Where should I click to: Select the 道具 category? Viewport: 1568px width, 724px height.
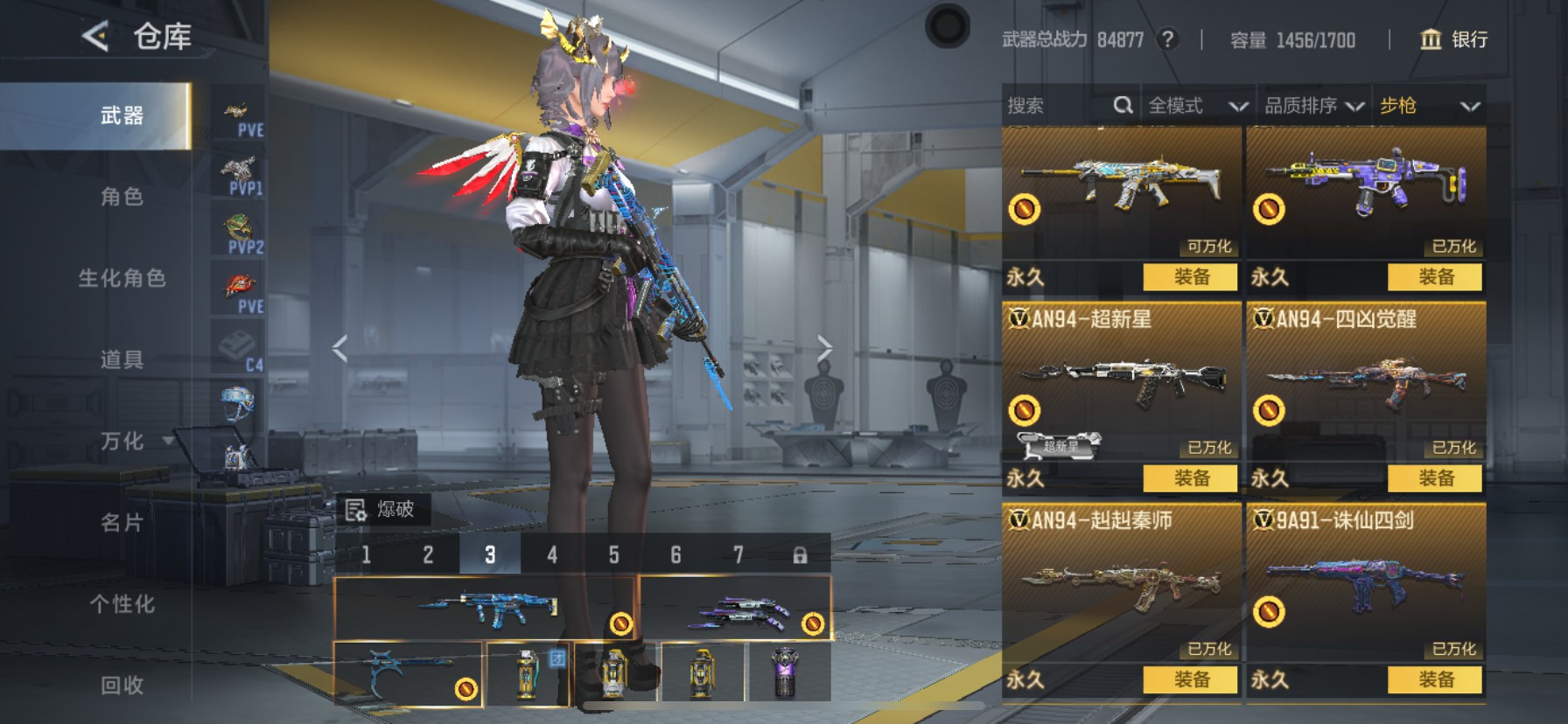tap(122, 359)
